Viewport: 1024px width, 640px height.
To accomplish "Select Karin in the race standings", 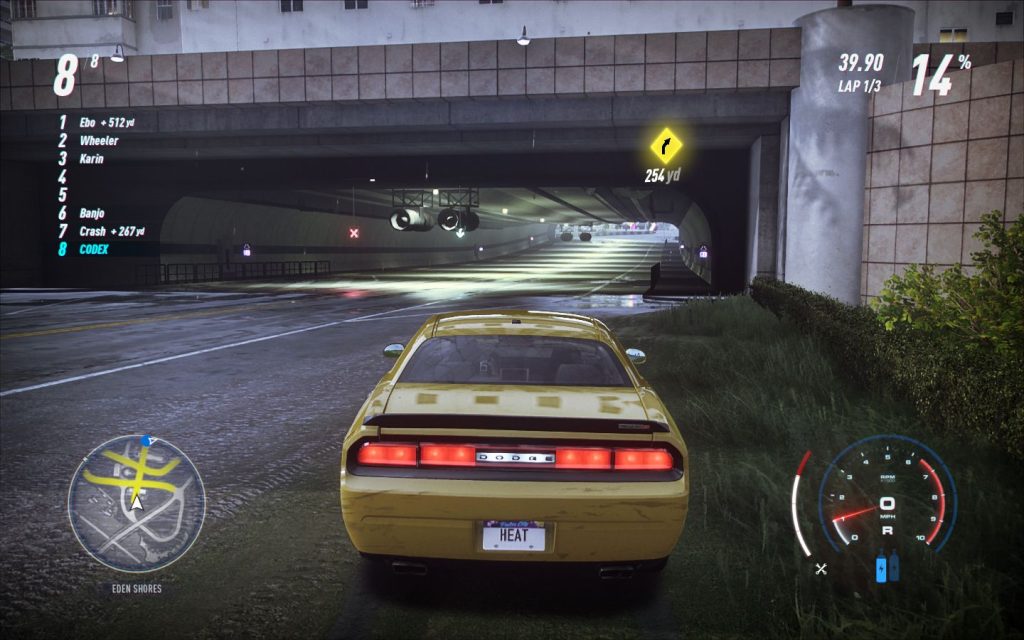I will 91,159.
